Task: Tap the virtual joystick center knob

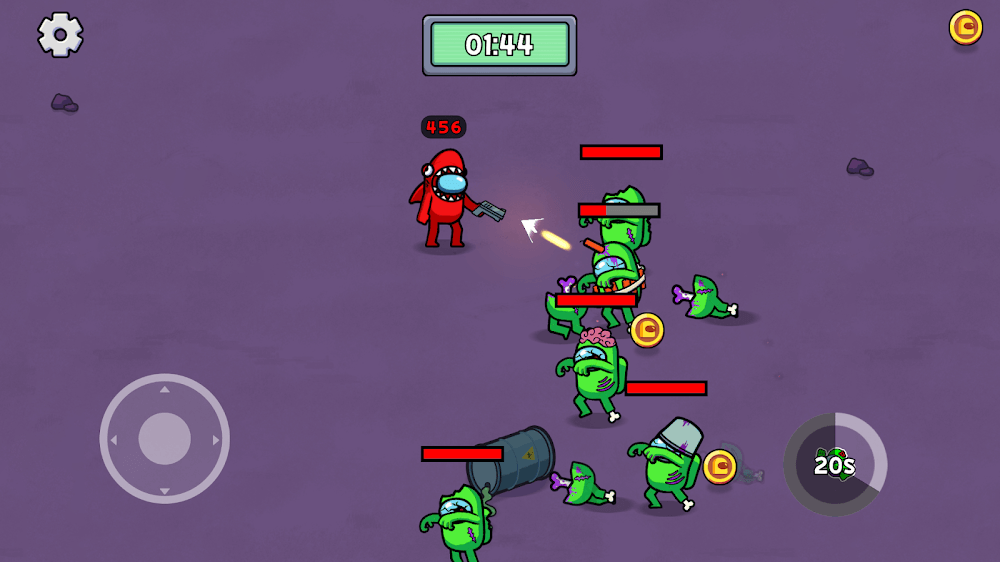Action: (x=164, y=438)
